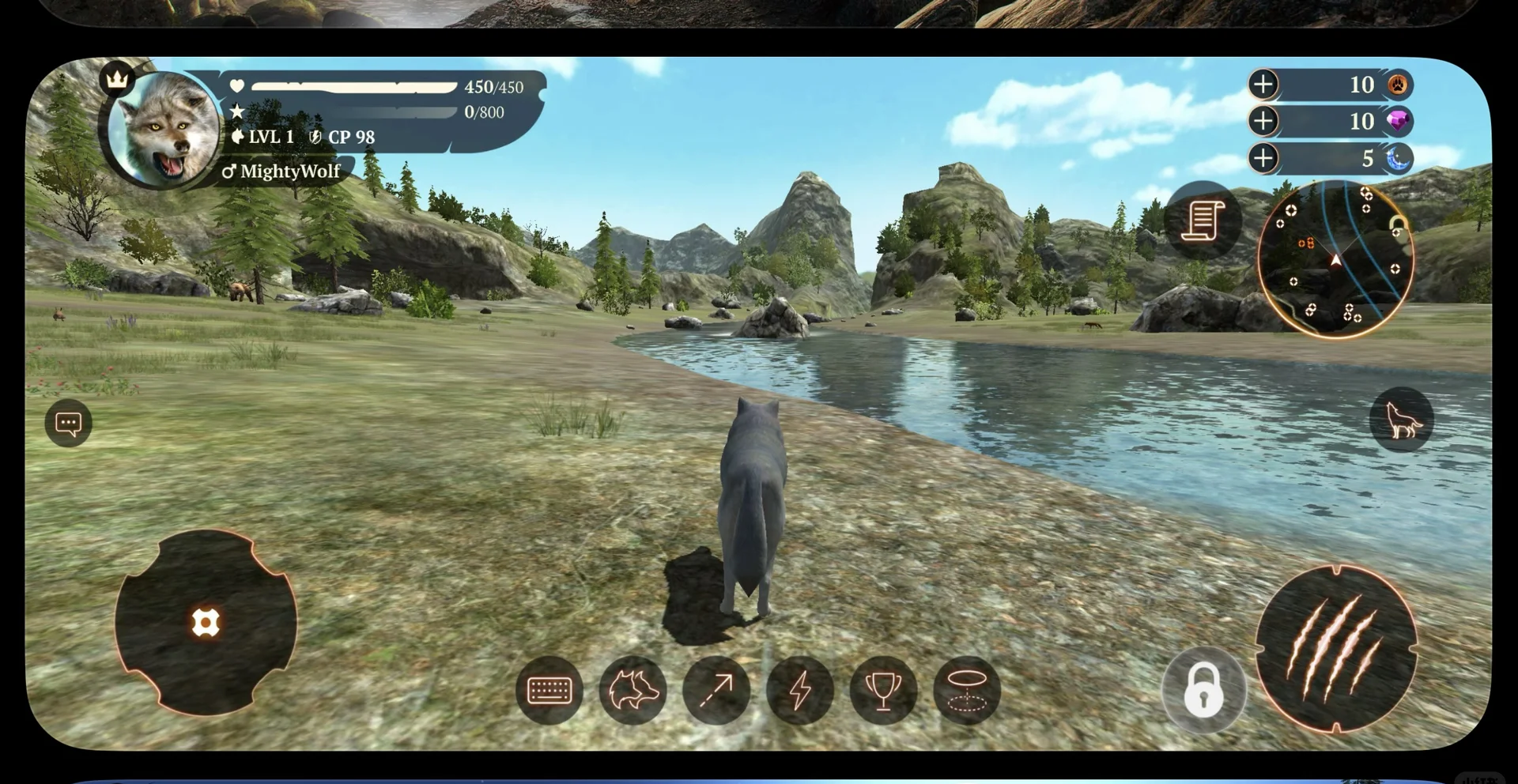Open the trophy achievements icon
This screenshot has height=784, width=1518.
pyautogui.click(x=883, y=690)
